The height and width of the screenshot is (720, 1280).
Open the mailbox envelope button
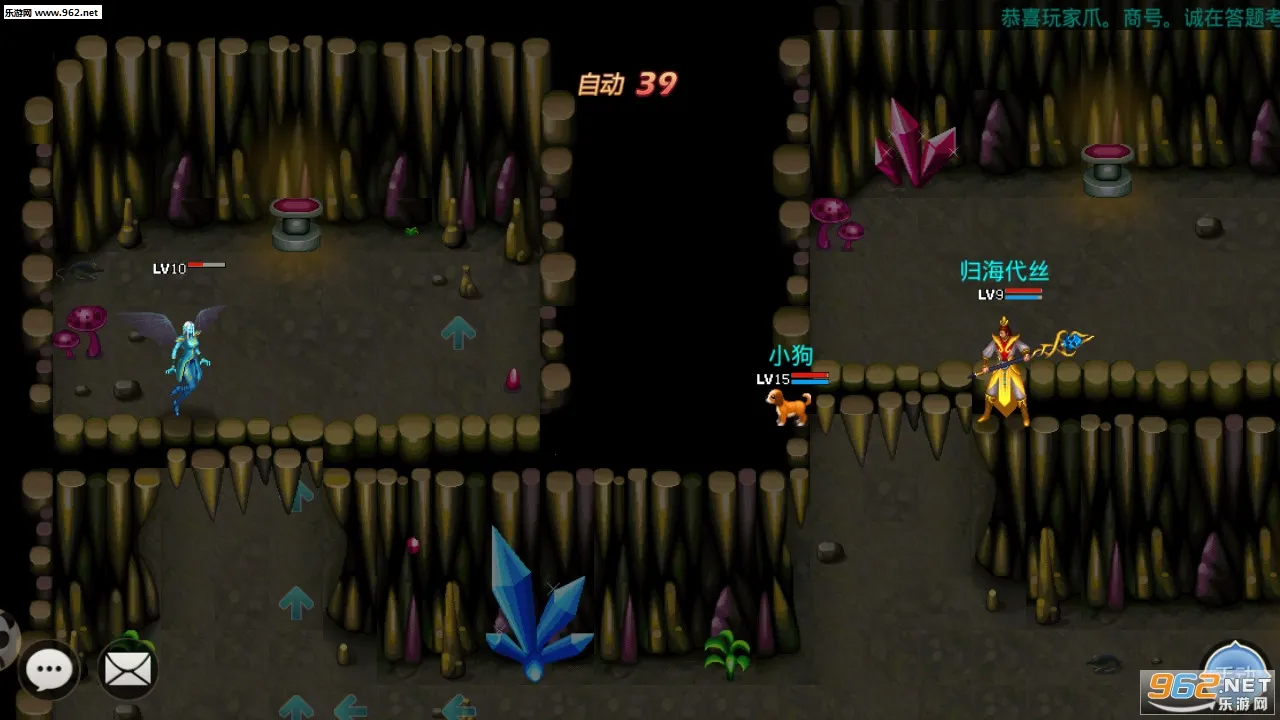click(128, 670)
